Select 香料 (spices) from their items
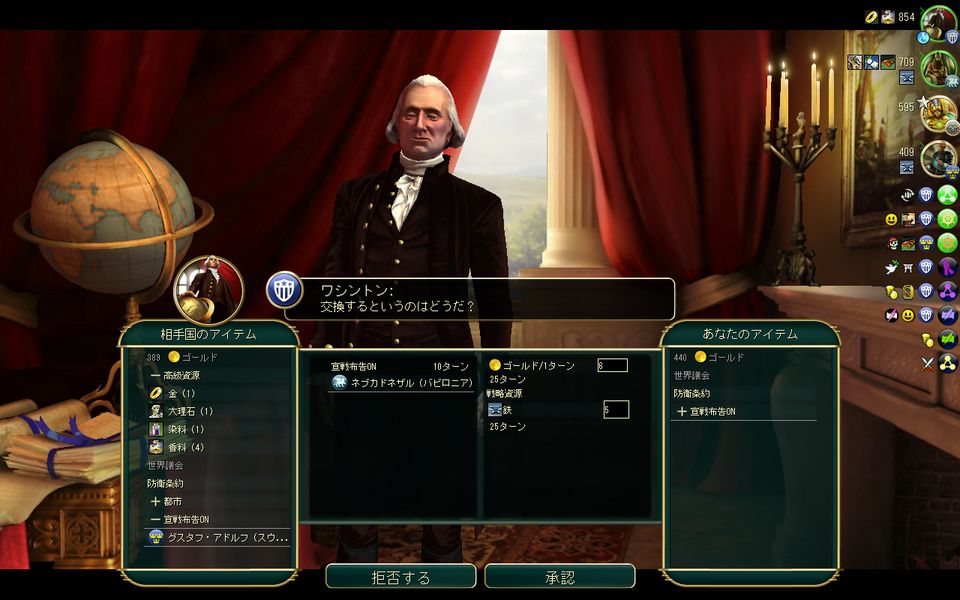 184,447
